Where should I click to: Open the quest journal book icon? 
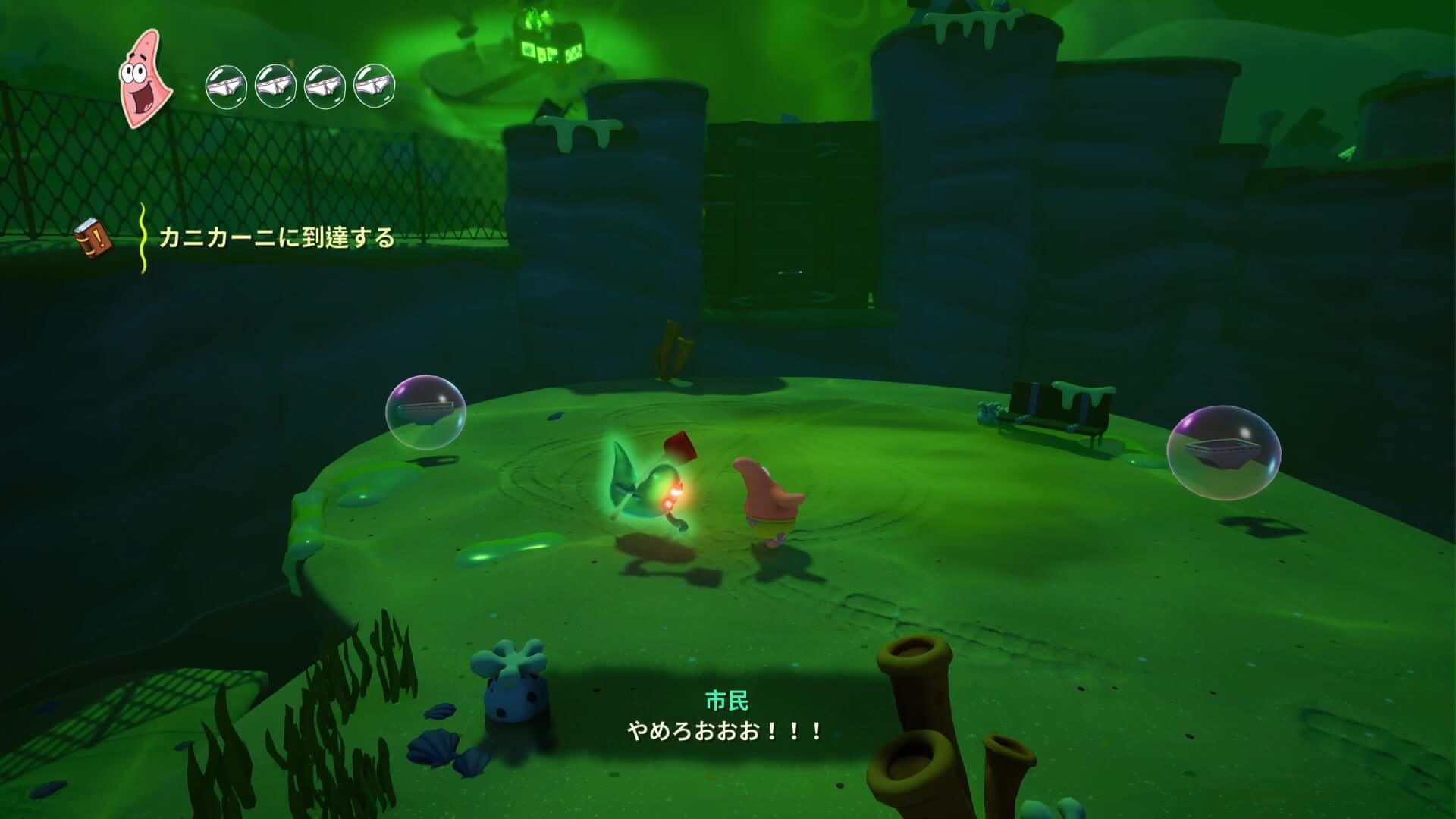tap(94, 239)
